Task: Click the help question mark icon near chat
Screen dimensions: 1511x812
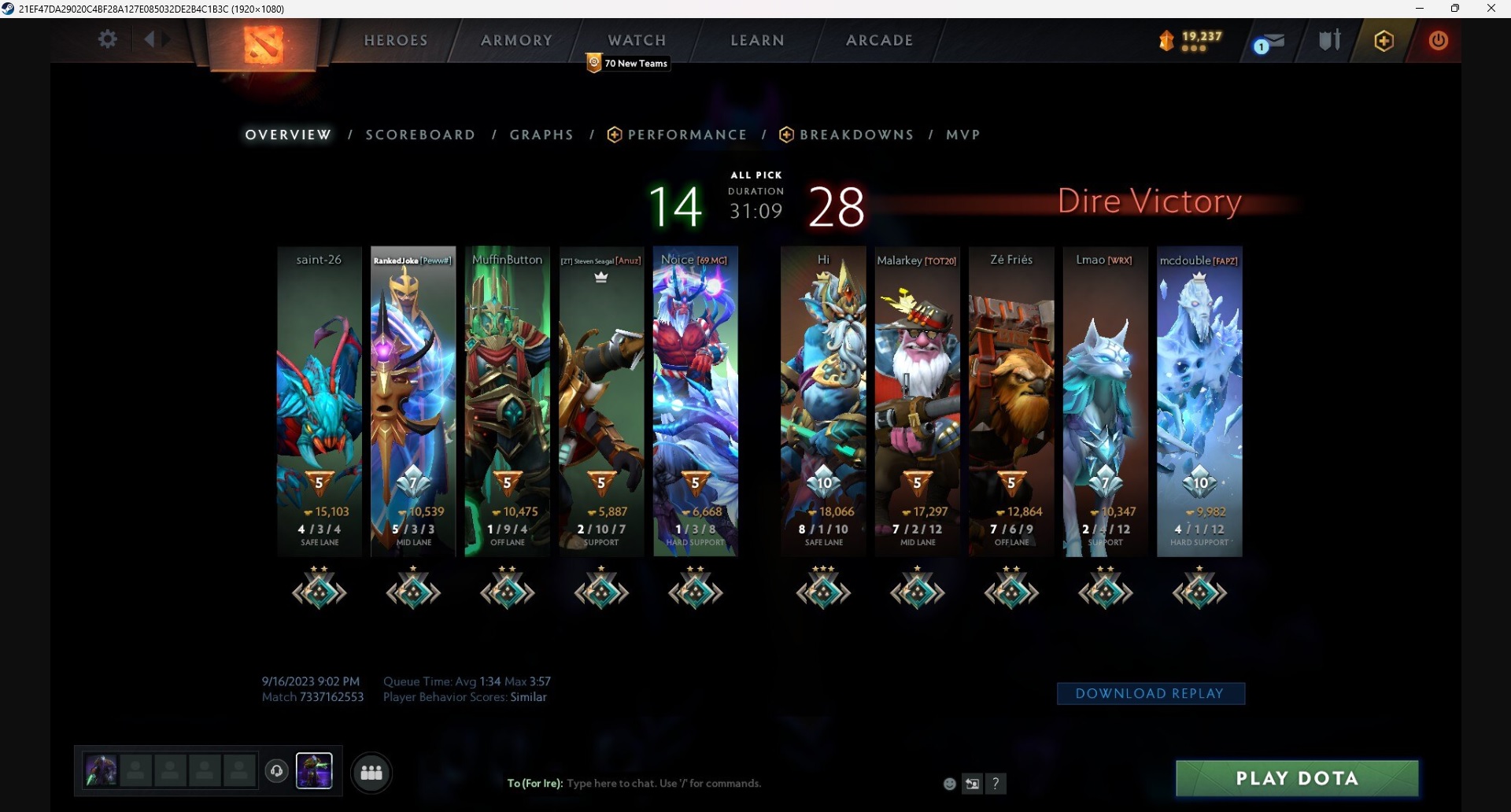Action: (x=996, y=784)
